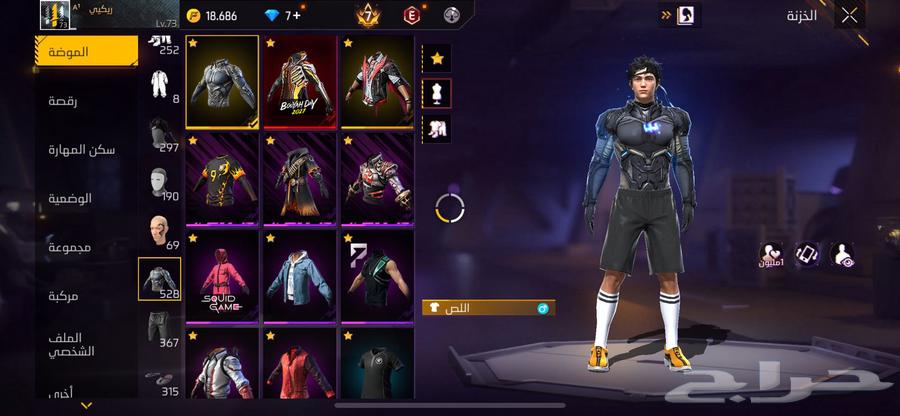900x416 pixels.
Task: Select the Booyah Day 2021 jacket
Action: point(299,82)
